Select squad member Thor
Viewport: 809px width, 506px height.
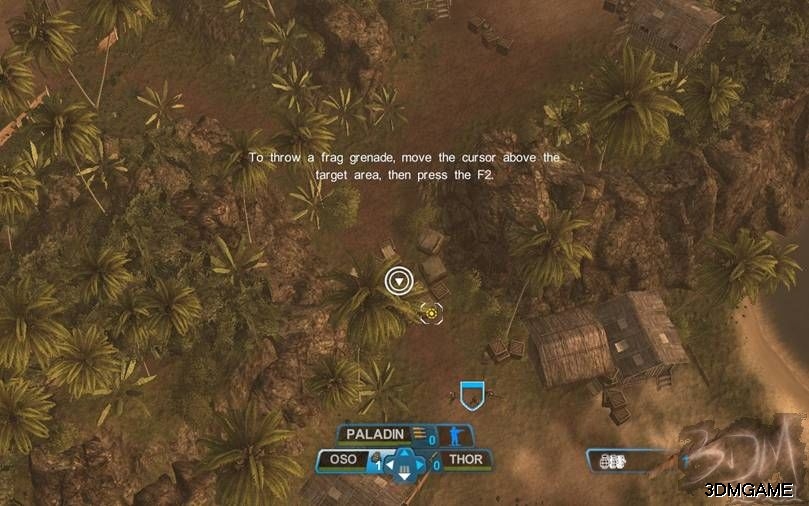(x=465, y=461)
